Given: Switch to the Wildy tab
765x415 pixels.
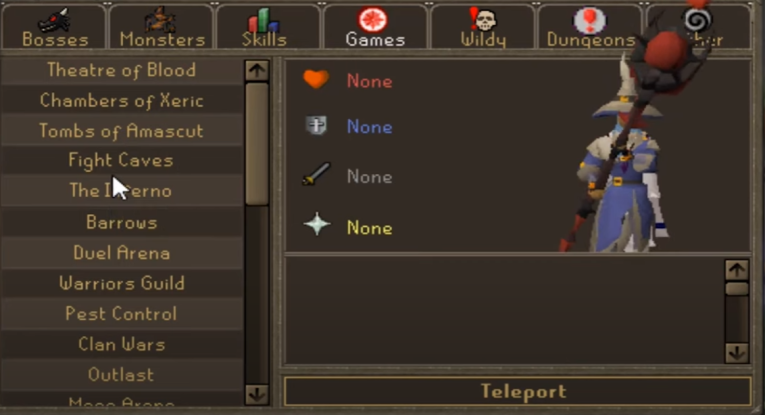Looking at the screenshot, I should 483,28.
